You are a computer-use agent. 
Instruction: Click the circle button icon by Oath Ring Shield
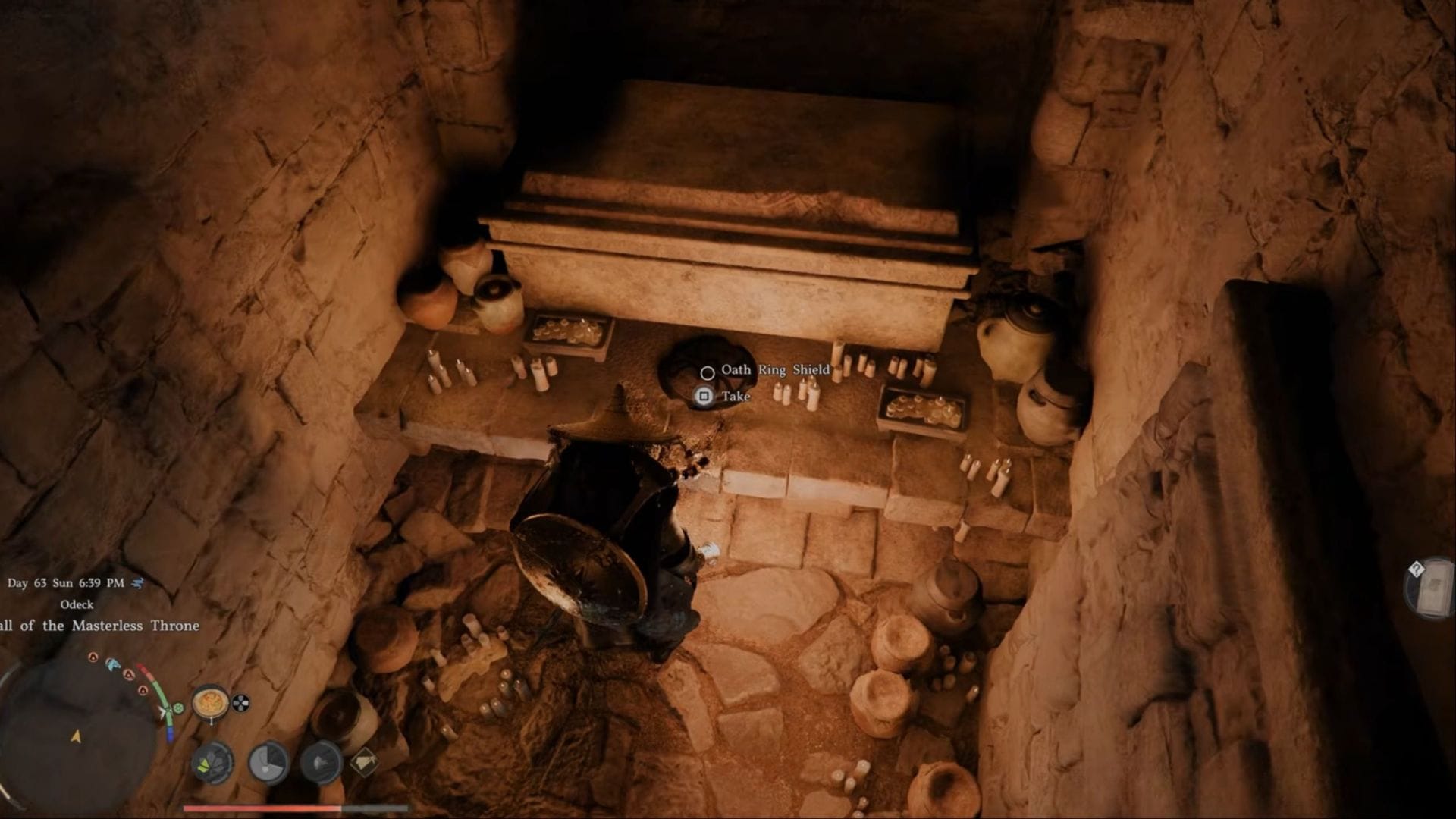coord(708,372)
